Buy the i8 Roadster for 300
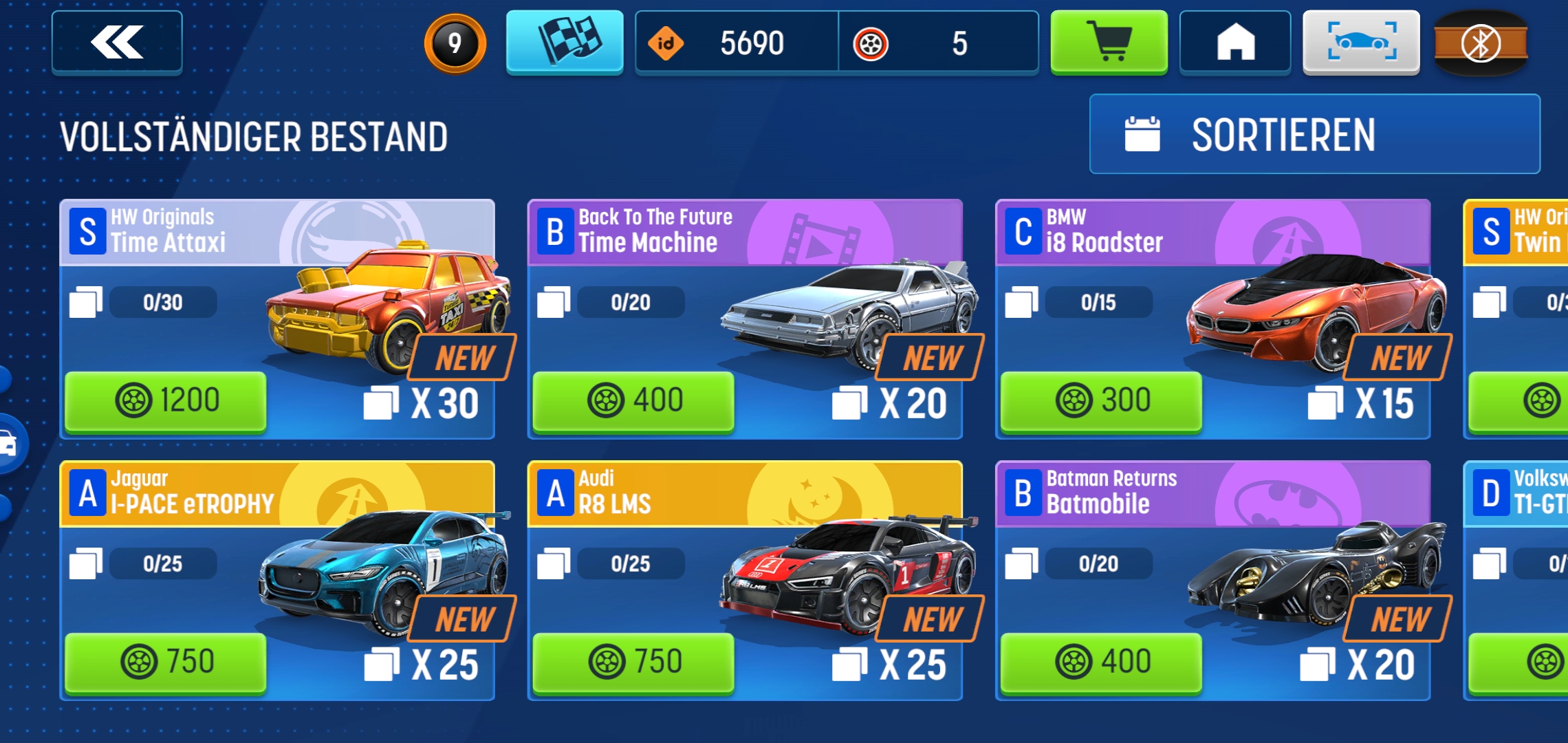Viewport: 1568px width, 743px height. 1101,401
